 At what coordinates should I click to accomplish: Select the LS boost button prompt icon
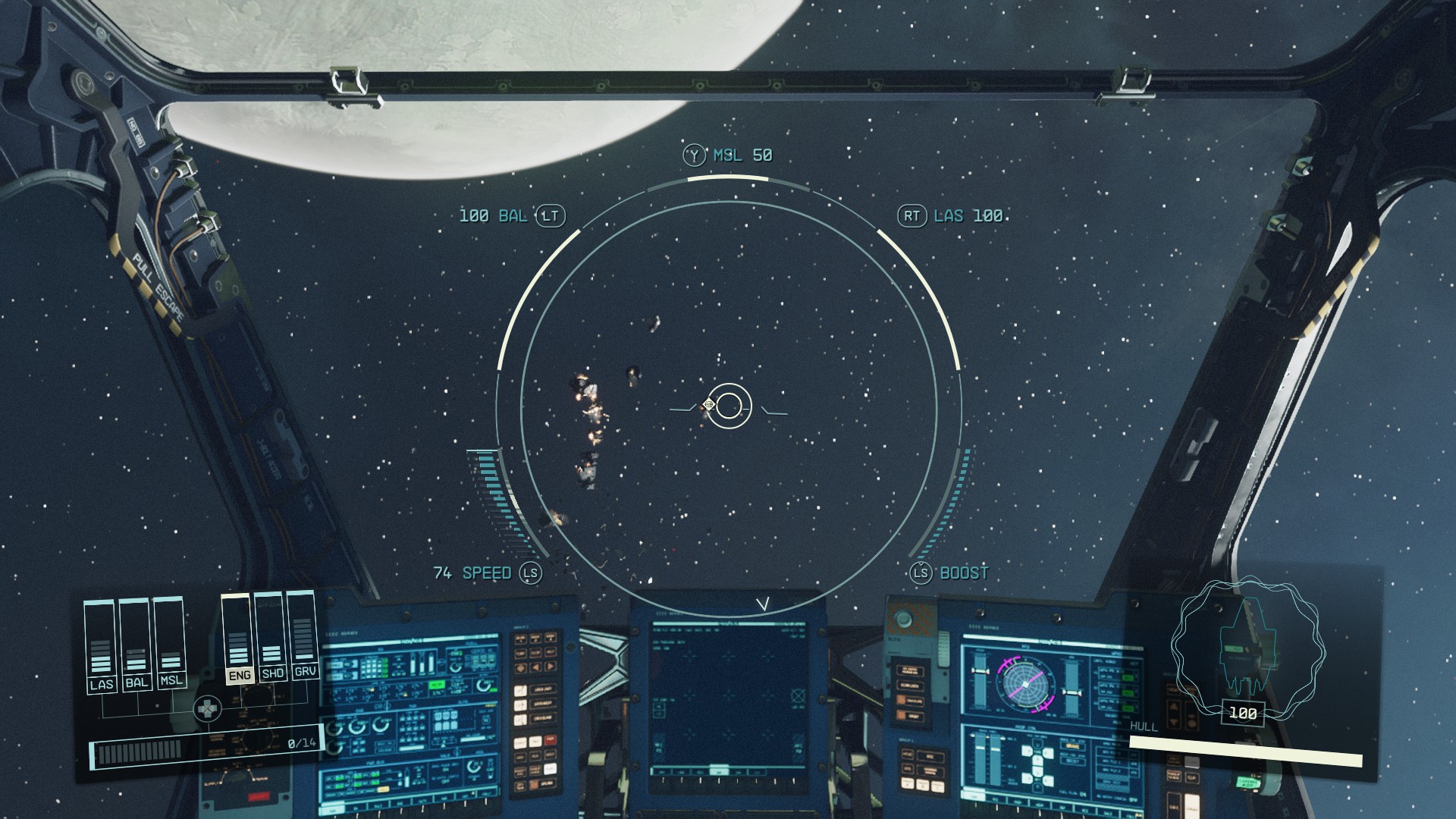click(921, 574)
